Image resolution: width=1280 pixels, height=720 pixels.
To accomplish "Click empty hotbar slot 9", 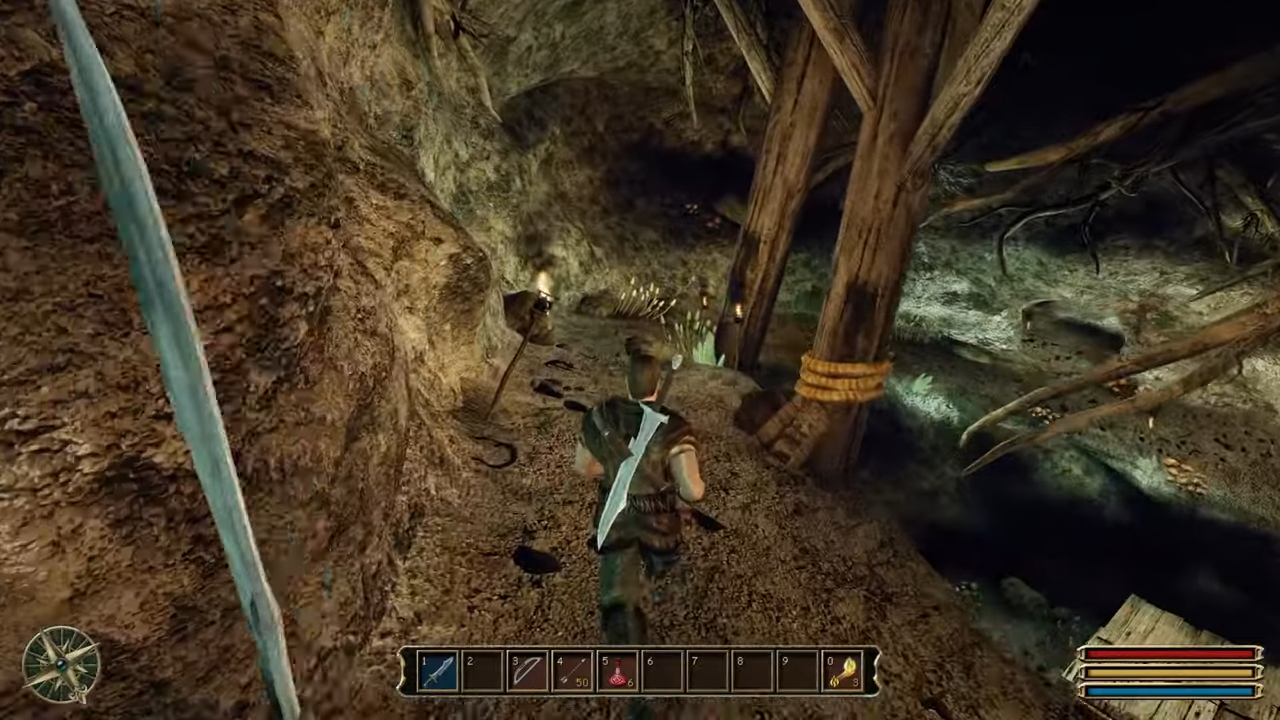I will (797, 670).
